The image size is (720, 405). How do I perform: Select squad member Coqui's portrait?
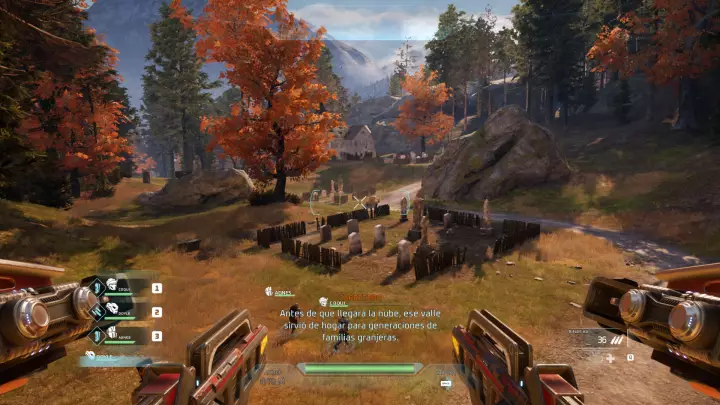[x=110, y=287]
